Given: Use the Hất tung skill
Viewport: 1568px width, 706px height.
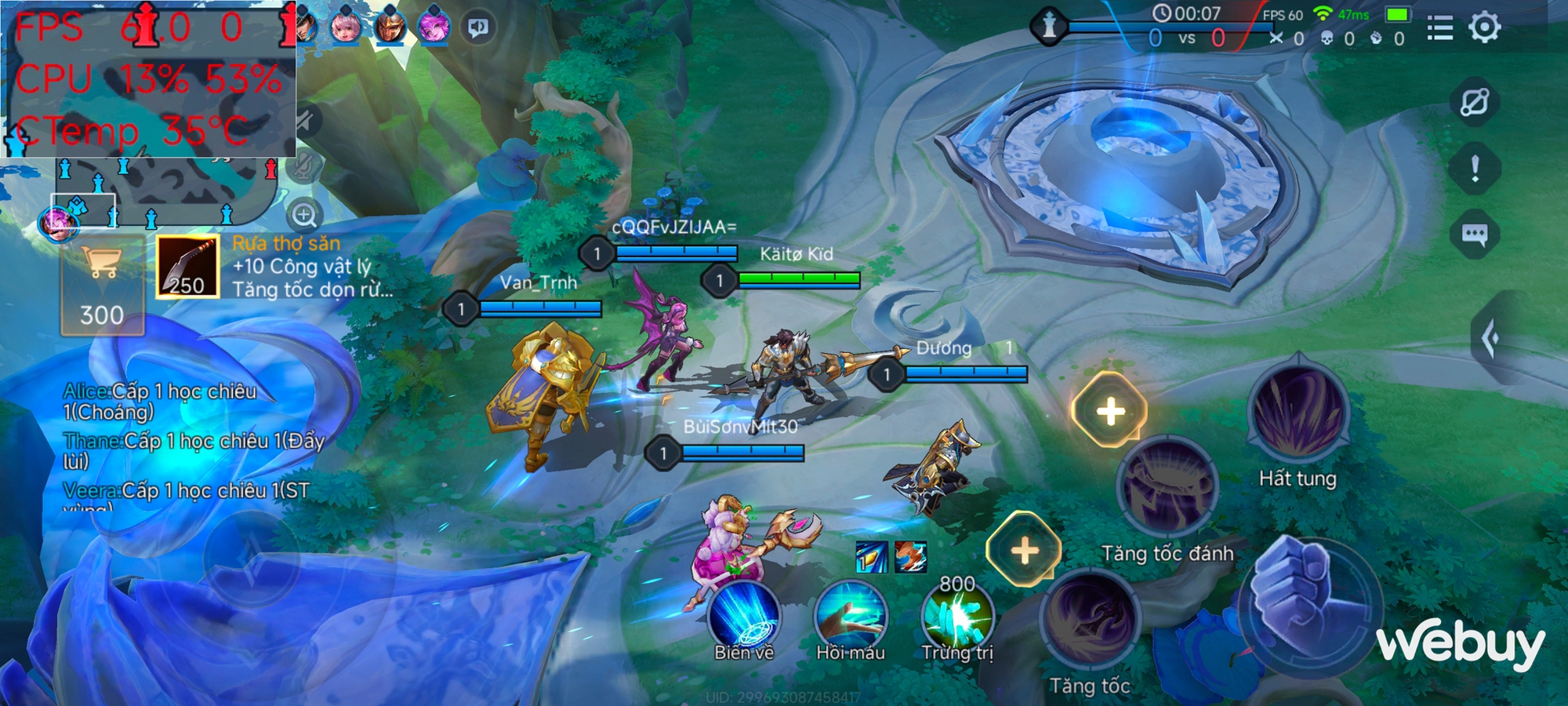Looking at the screenshot, I should [x=1298, y=413].
